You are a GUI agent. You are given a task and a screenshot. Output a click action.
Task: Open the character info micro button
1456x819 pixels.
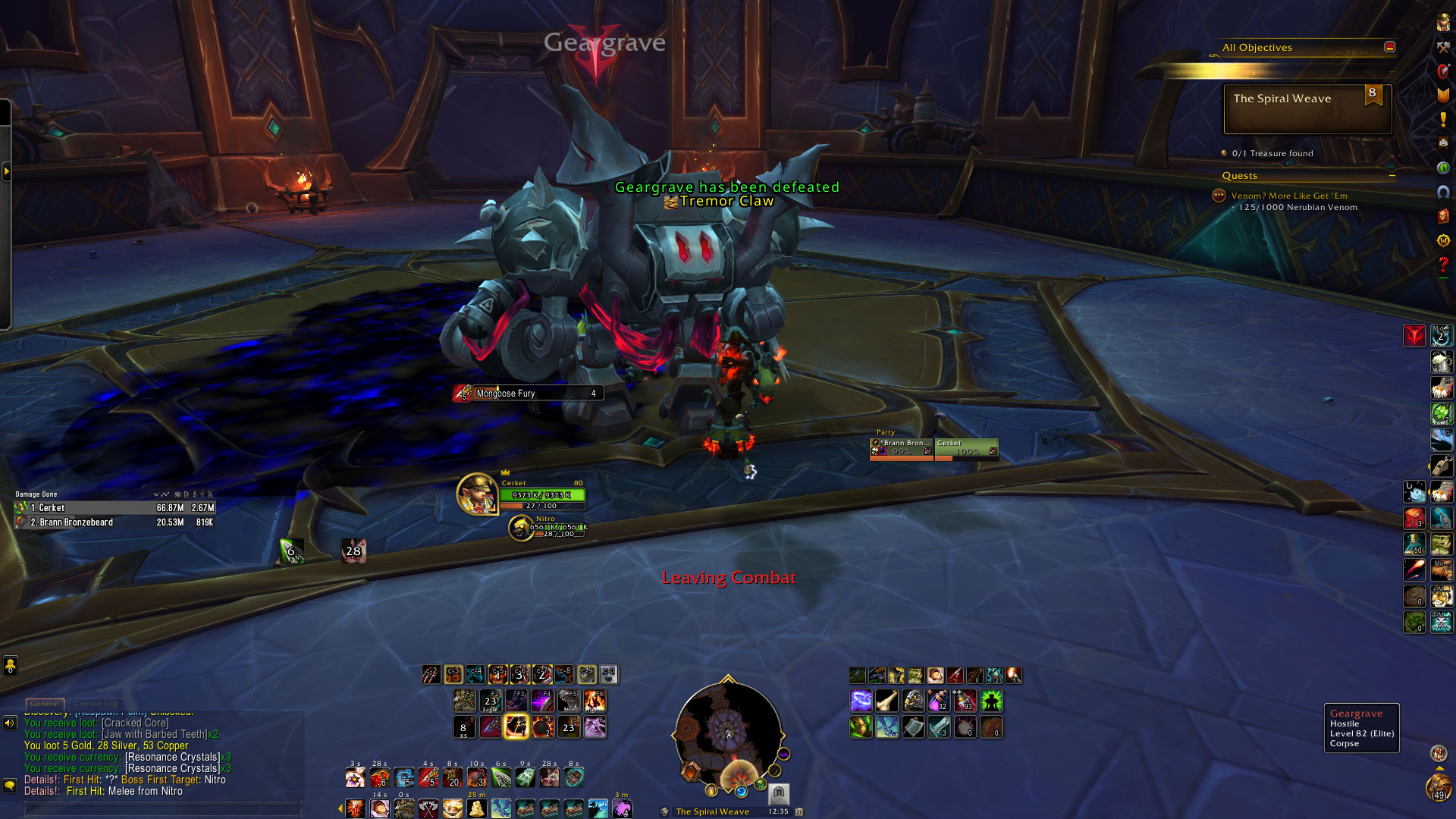click(1443, 23)
